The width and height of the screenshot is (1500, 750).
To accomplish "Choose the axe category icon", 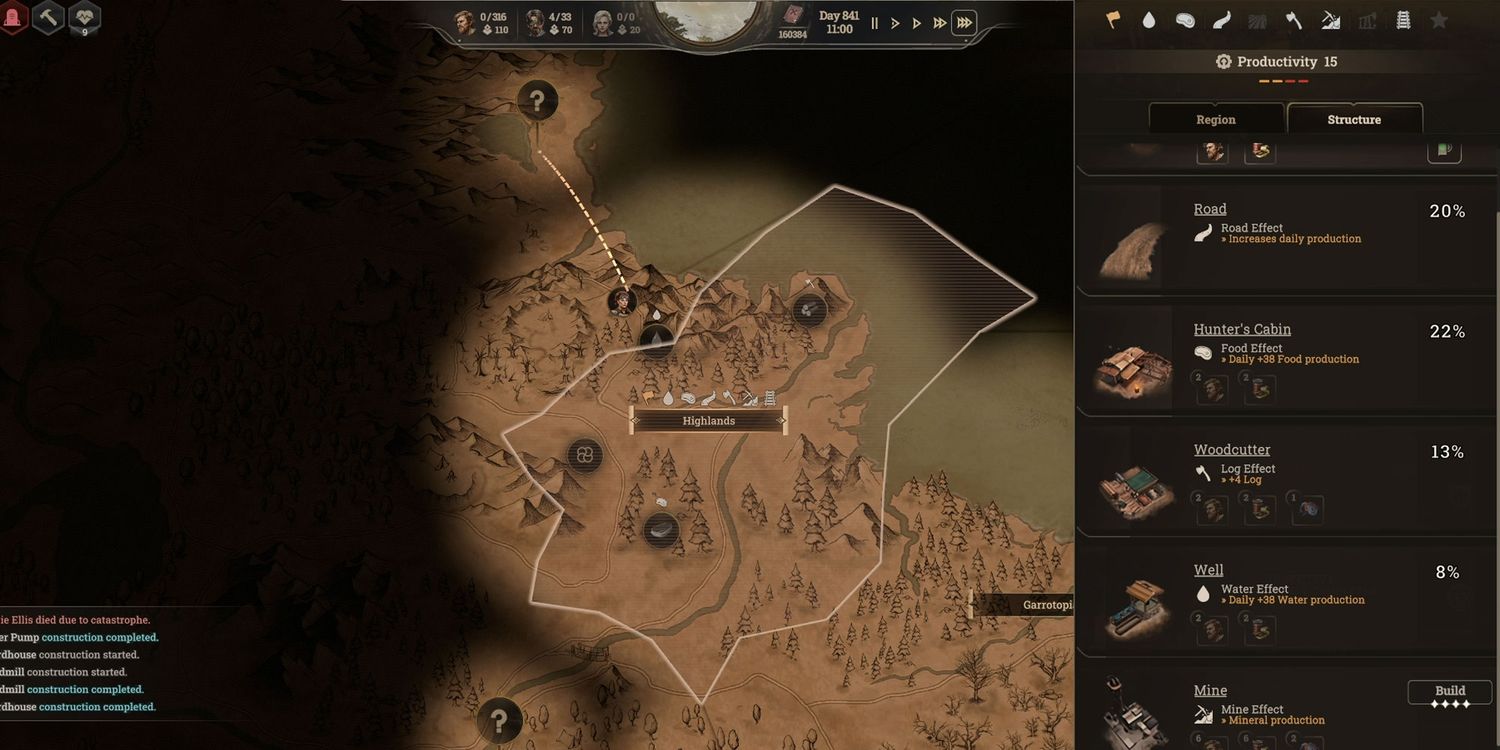I will pos(1293,20).
